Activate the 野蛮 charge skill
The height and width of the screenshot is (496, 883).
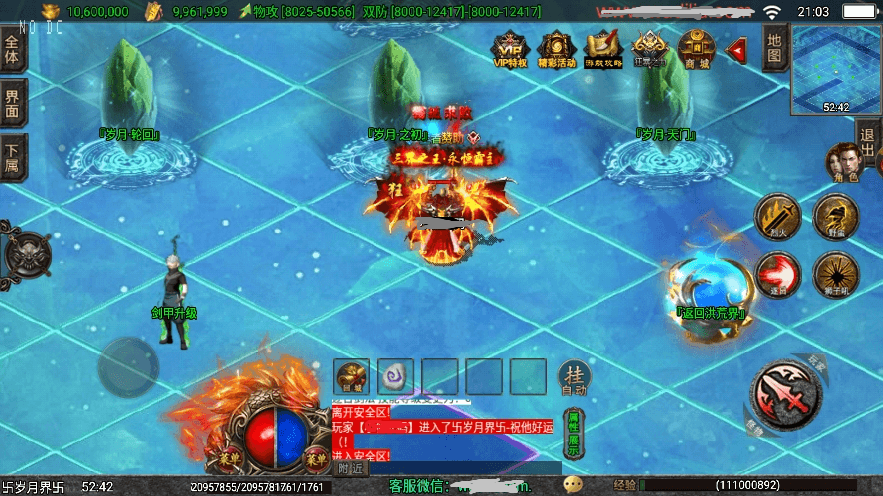click(x=834, y=214)
